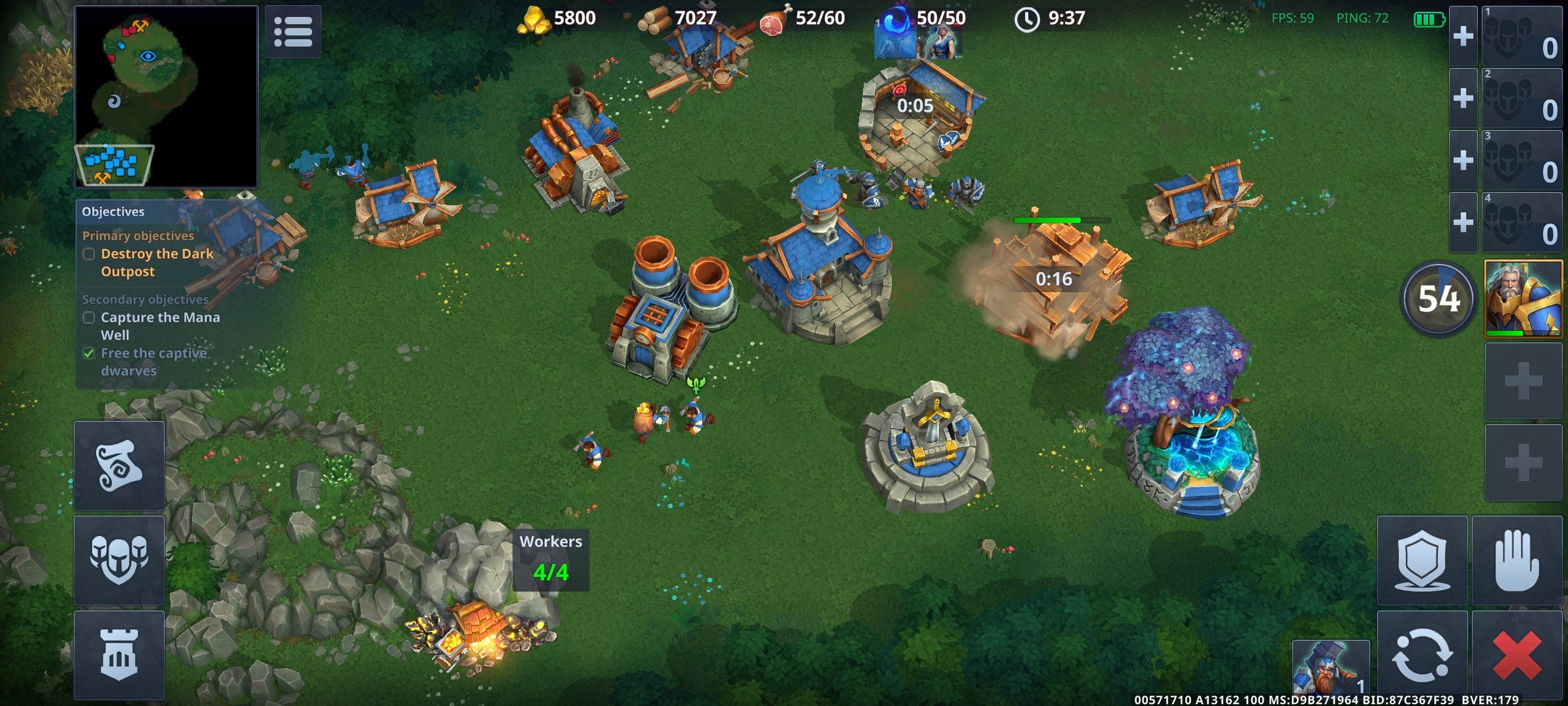Screen dimensions: 1568x706
Task: Check the Destroy the Dark Outpost objective
Action: pyautogui.click(x=89, y=254)
